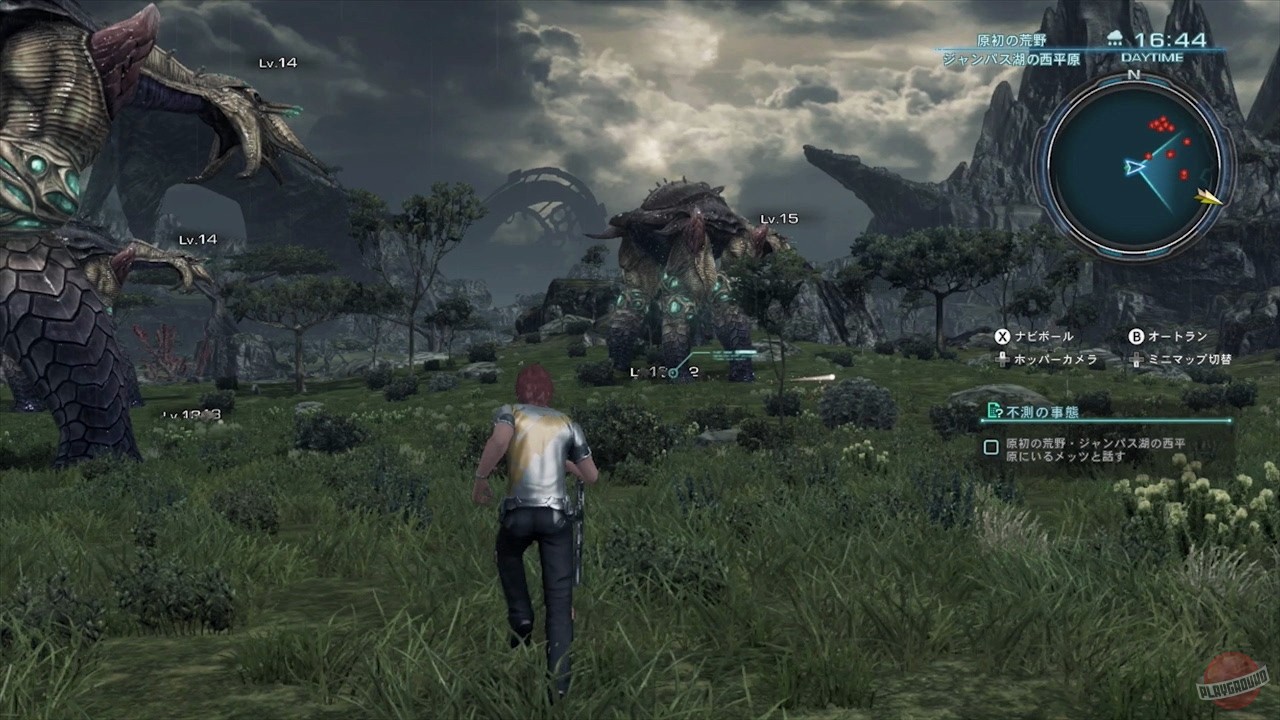Image resolution: width=1280 pixels, height=720 pixels.
Task: Click the D-pad icon beside ミニマップ切替
Action: tap(1138, 360)
